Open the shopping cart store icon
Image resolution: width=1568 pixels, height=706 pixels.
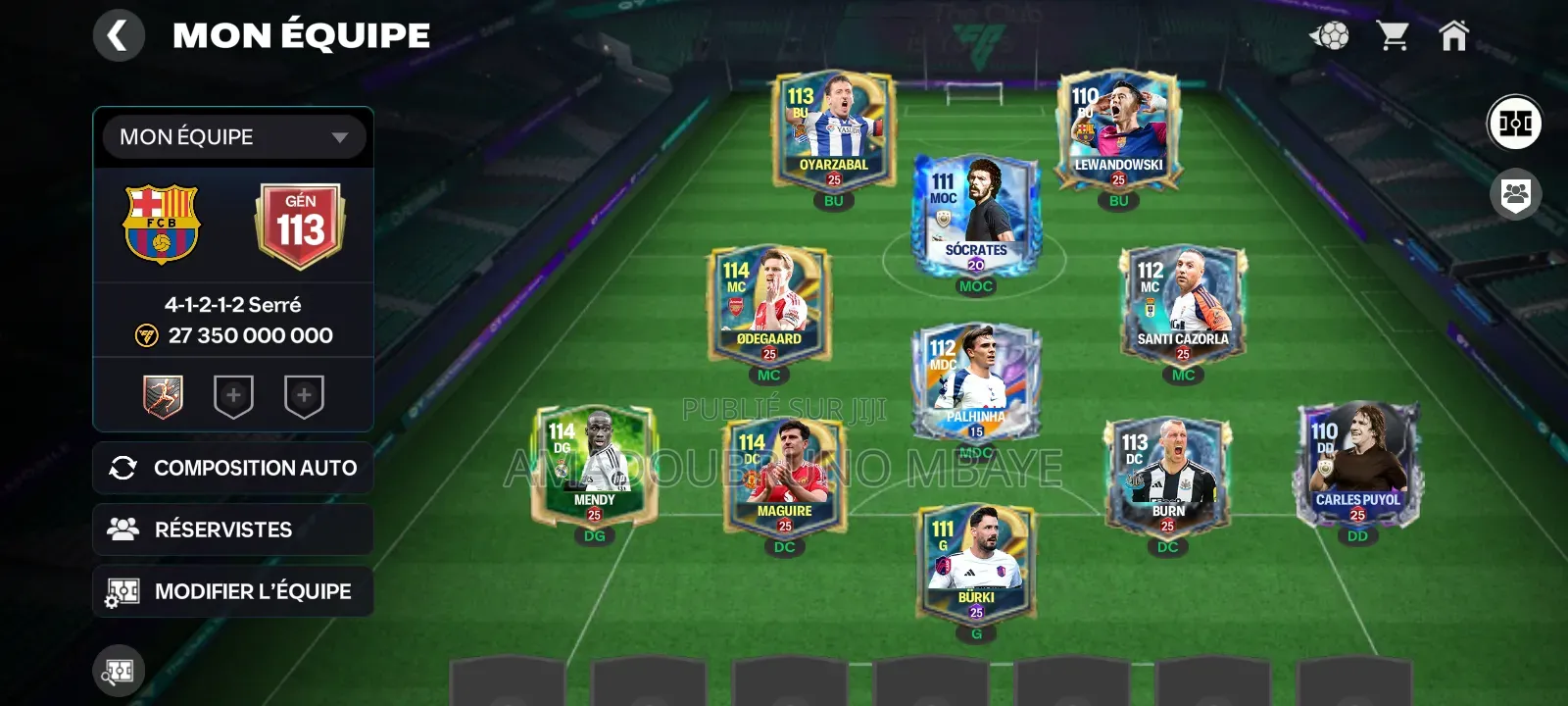point(1396,35)
